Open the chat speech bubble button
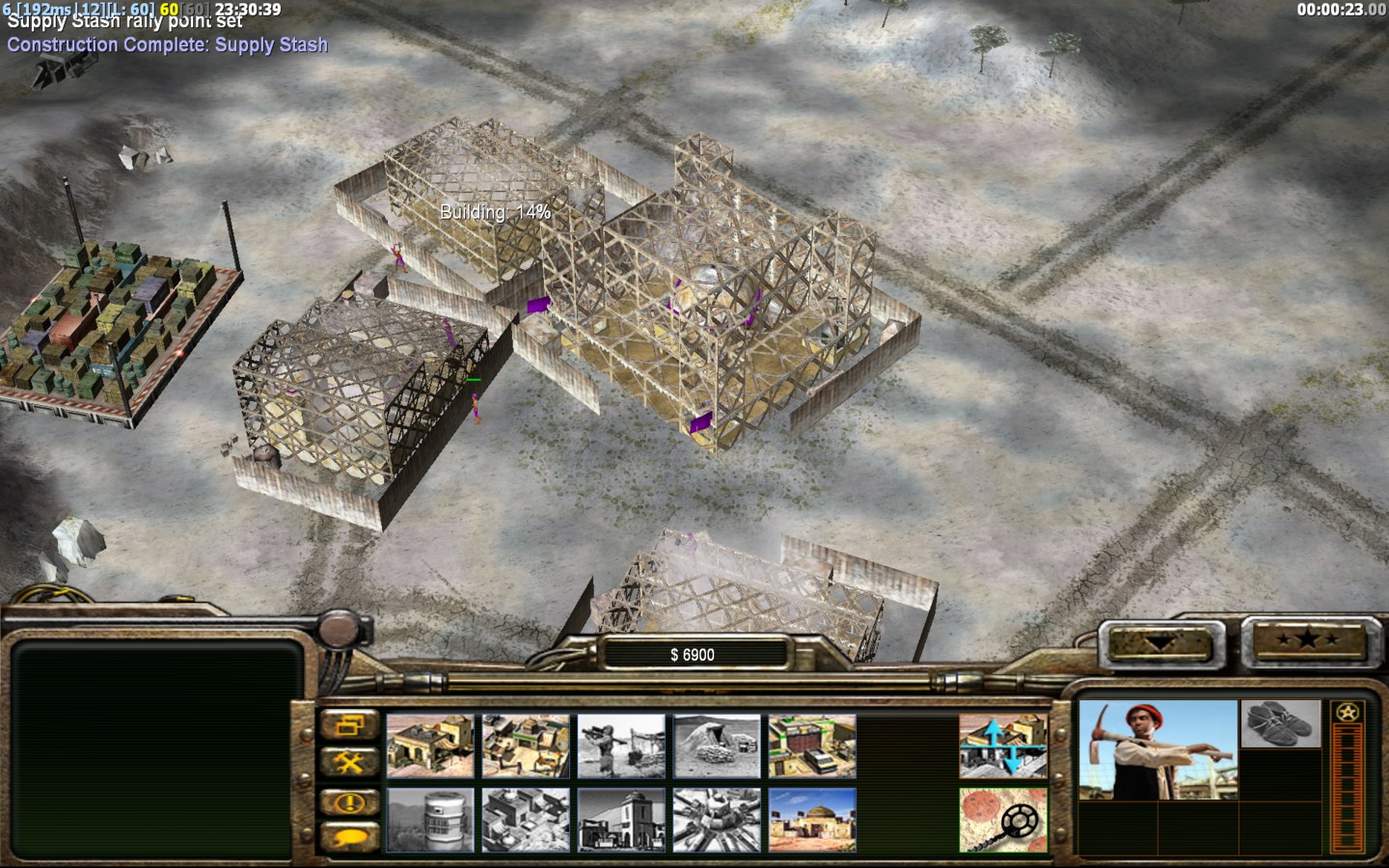Viewport: 1389px width, 868px height. (x=348, y=837)
